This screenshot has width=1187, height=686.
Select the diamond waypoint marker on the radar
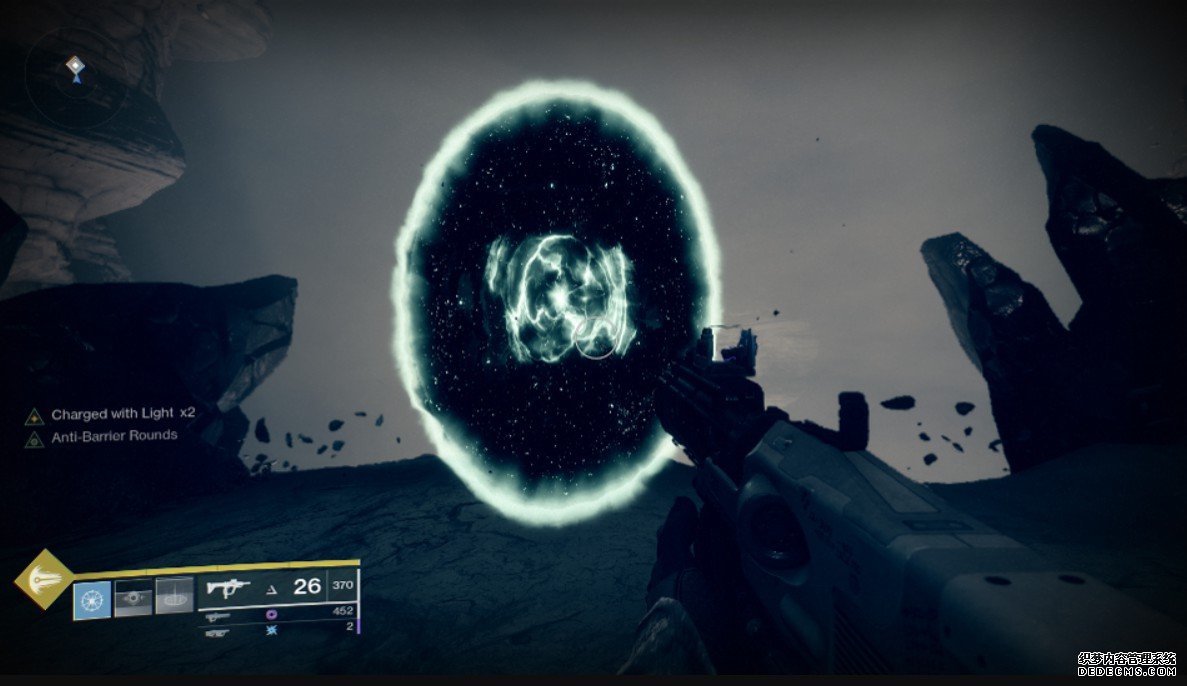point(75,66)
